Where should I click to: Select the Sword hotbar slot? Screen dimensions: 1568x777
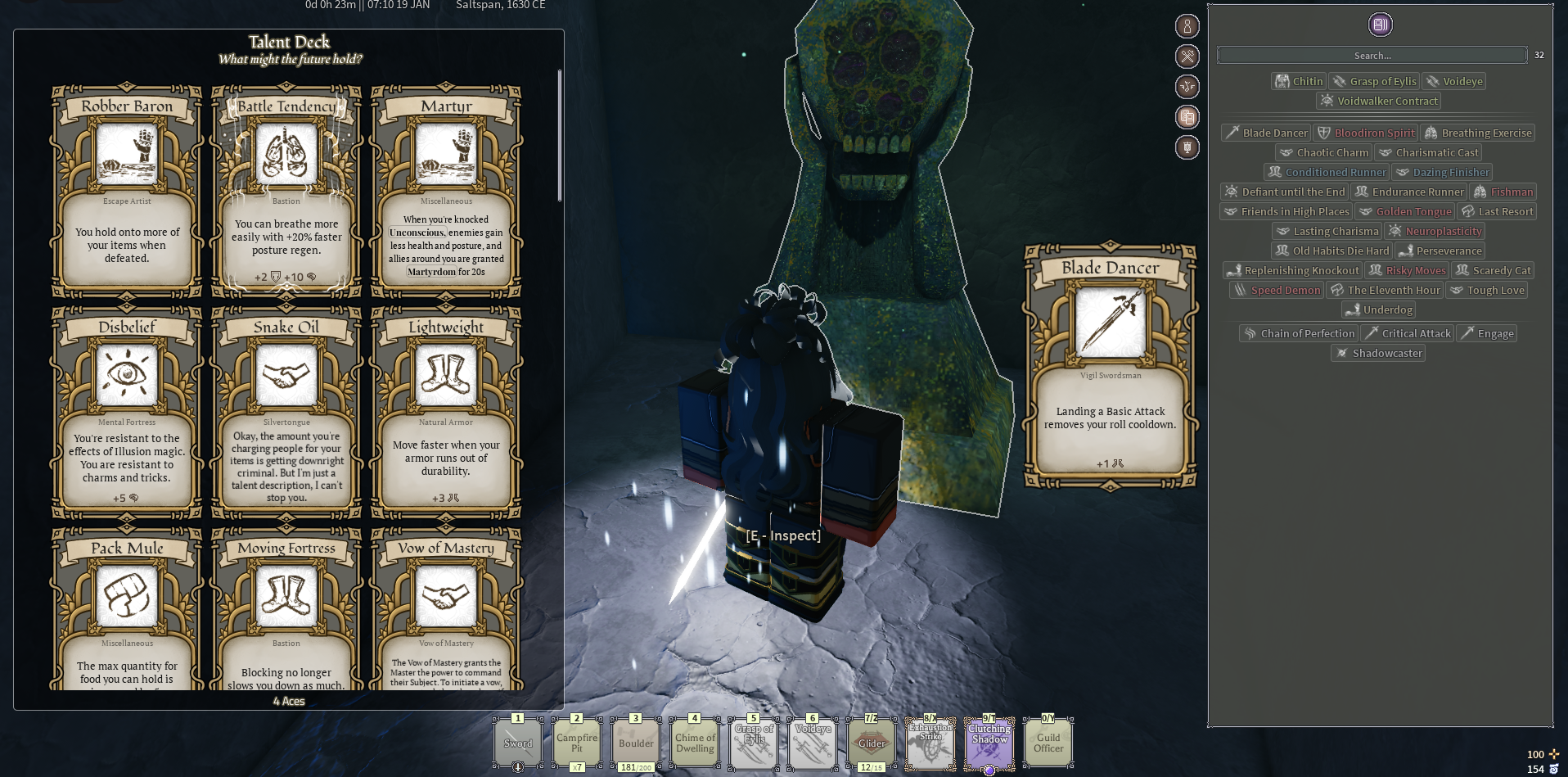518,743
